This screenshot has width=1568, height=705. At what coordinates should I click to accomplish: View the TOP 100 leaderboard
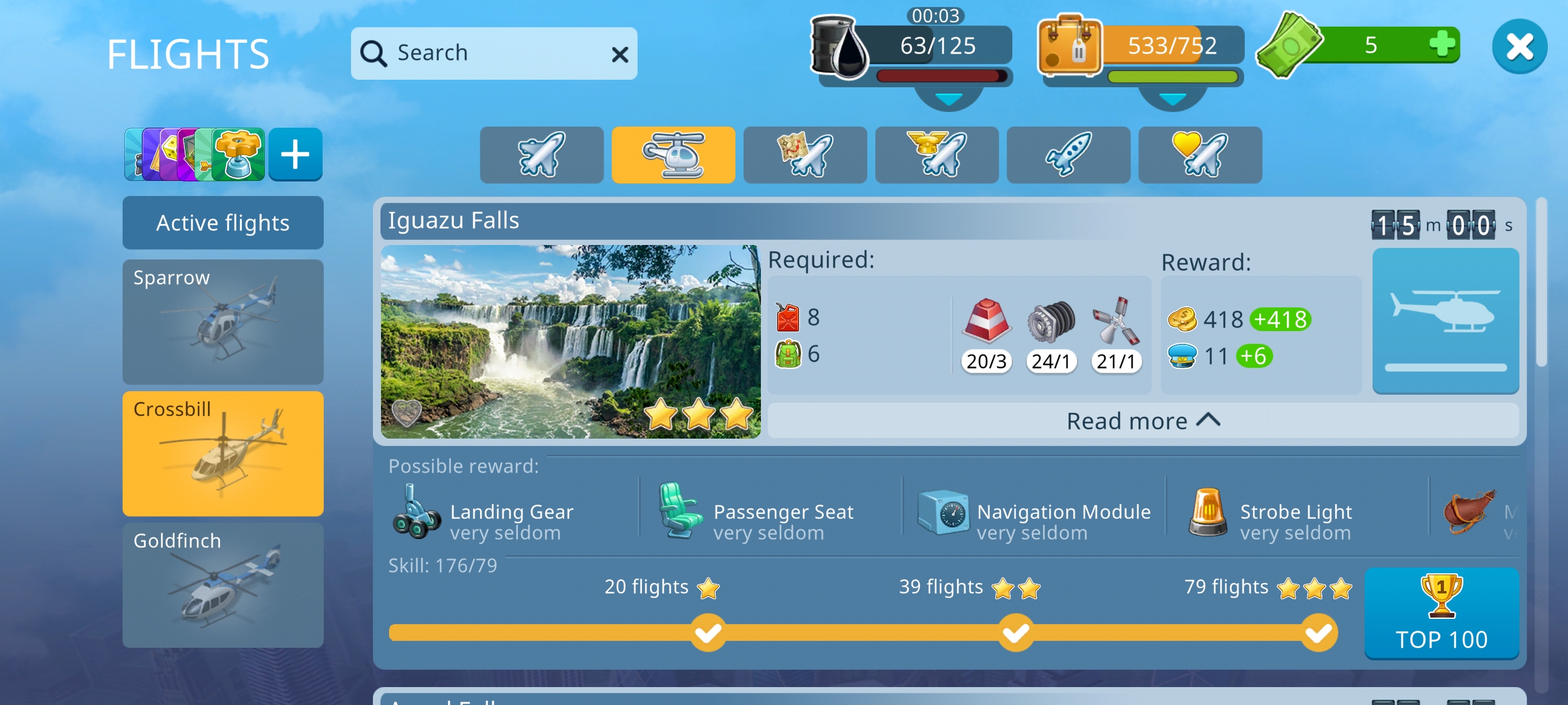tap(1441, 613)
